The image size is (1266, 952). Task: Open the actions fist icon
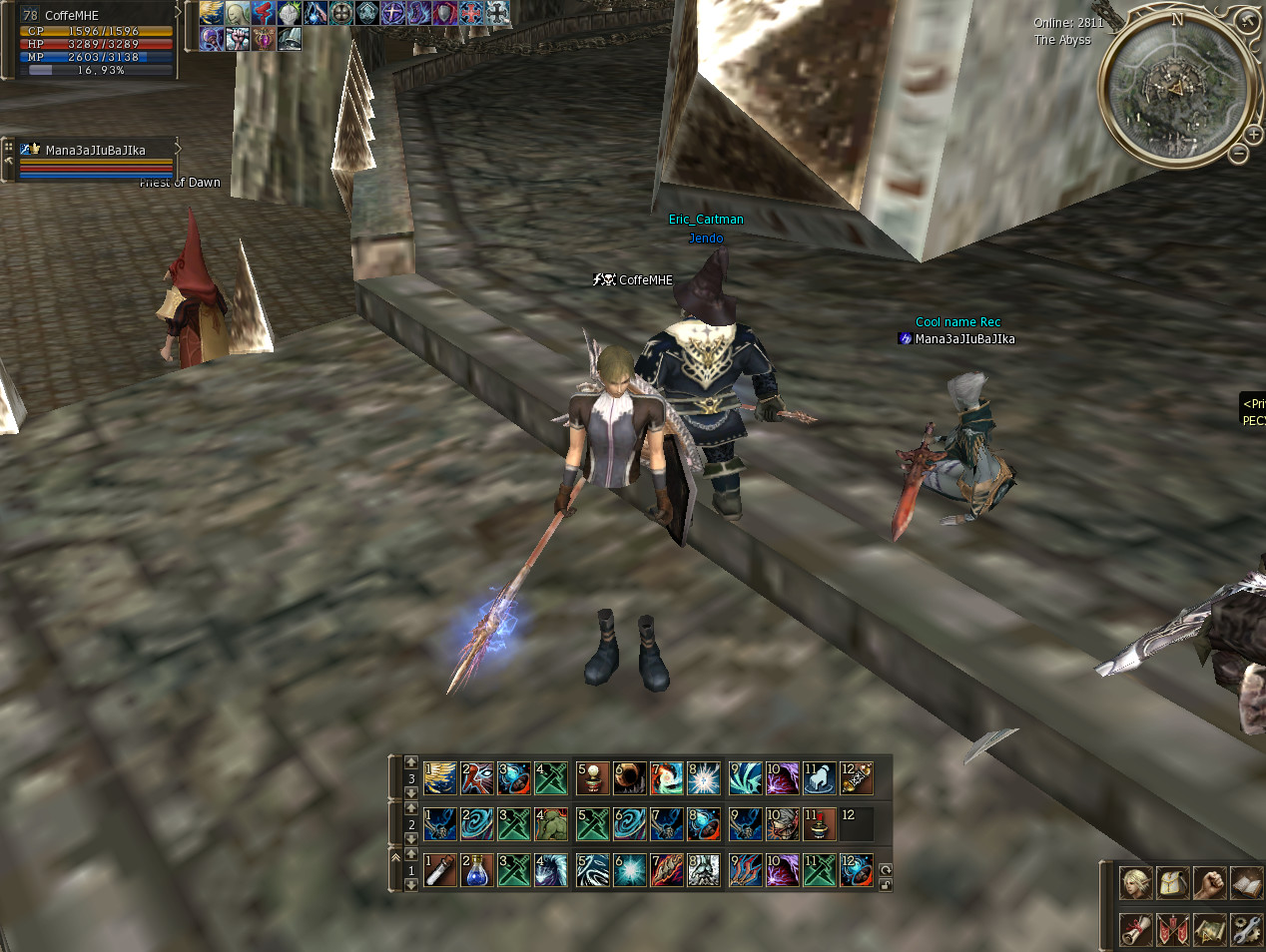1209,883
